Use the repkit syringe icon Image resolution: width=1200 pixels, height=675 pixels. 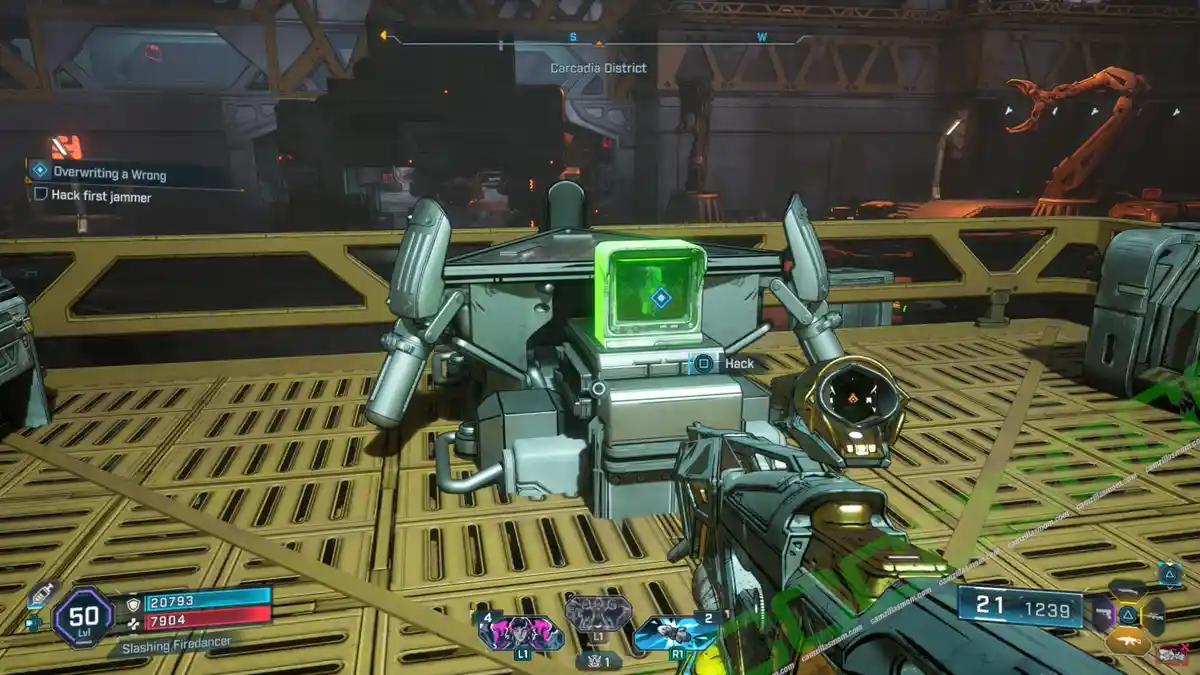[x=39, y=593]
